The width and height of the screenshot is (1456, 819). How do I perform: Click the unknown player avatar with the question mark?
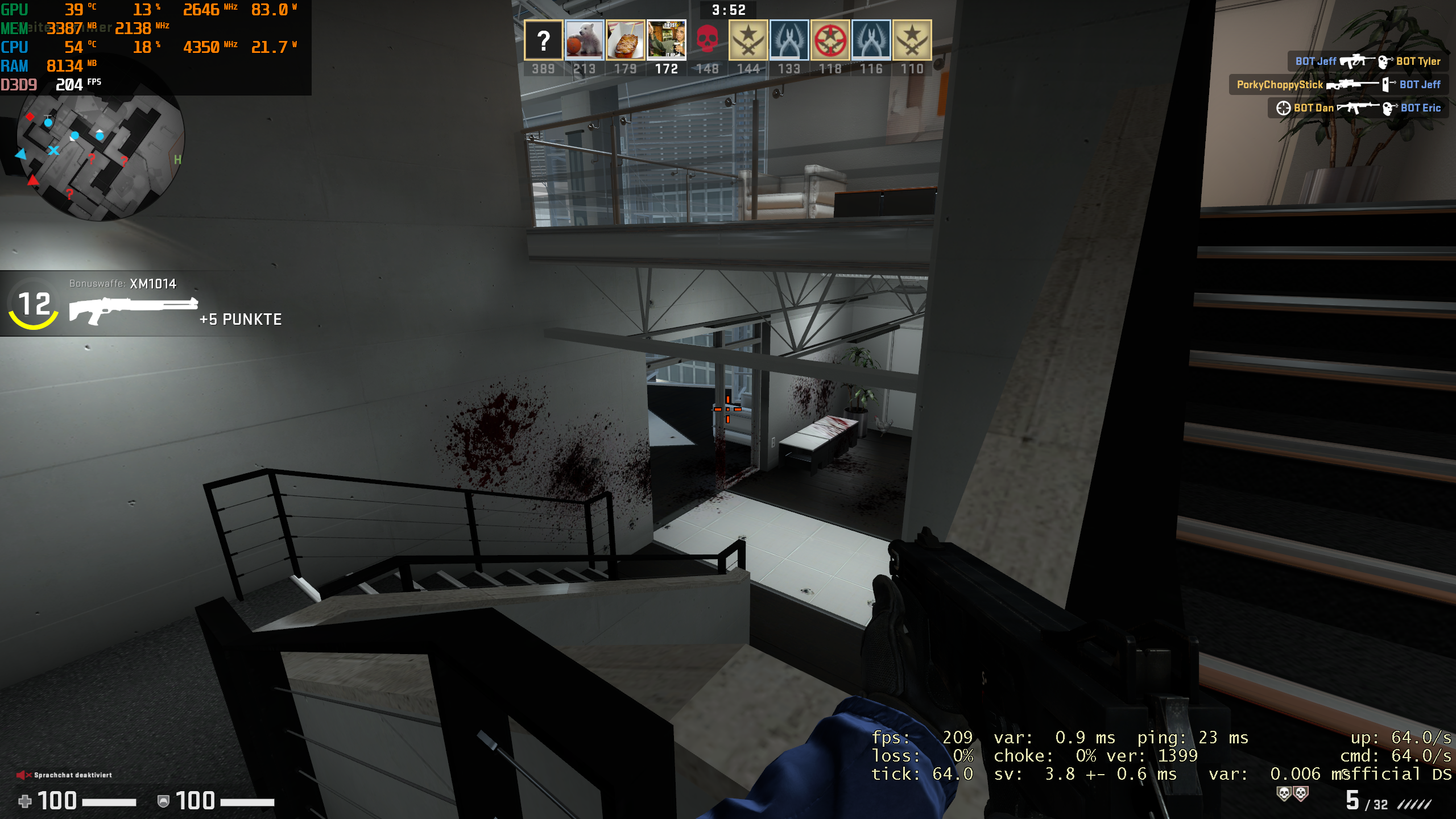543,40
